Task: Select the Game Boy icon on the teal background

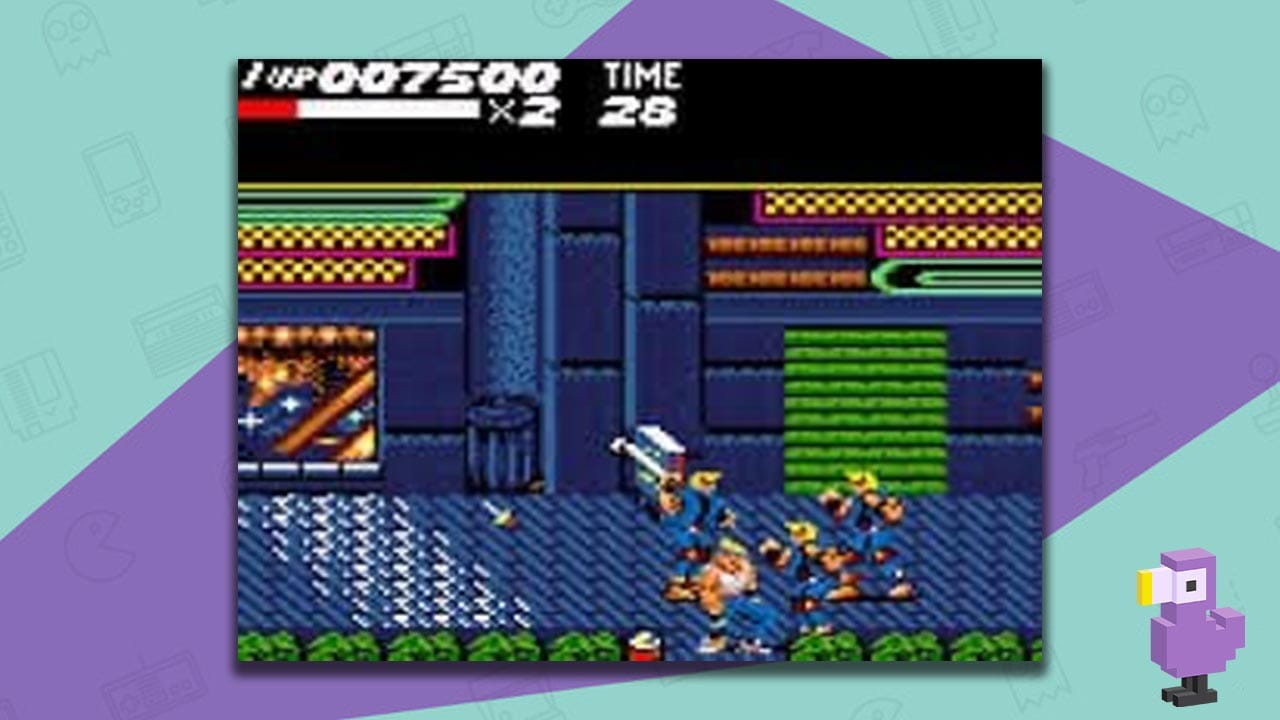Action: [120, 180]
